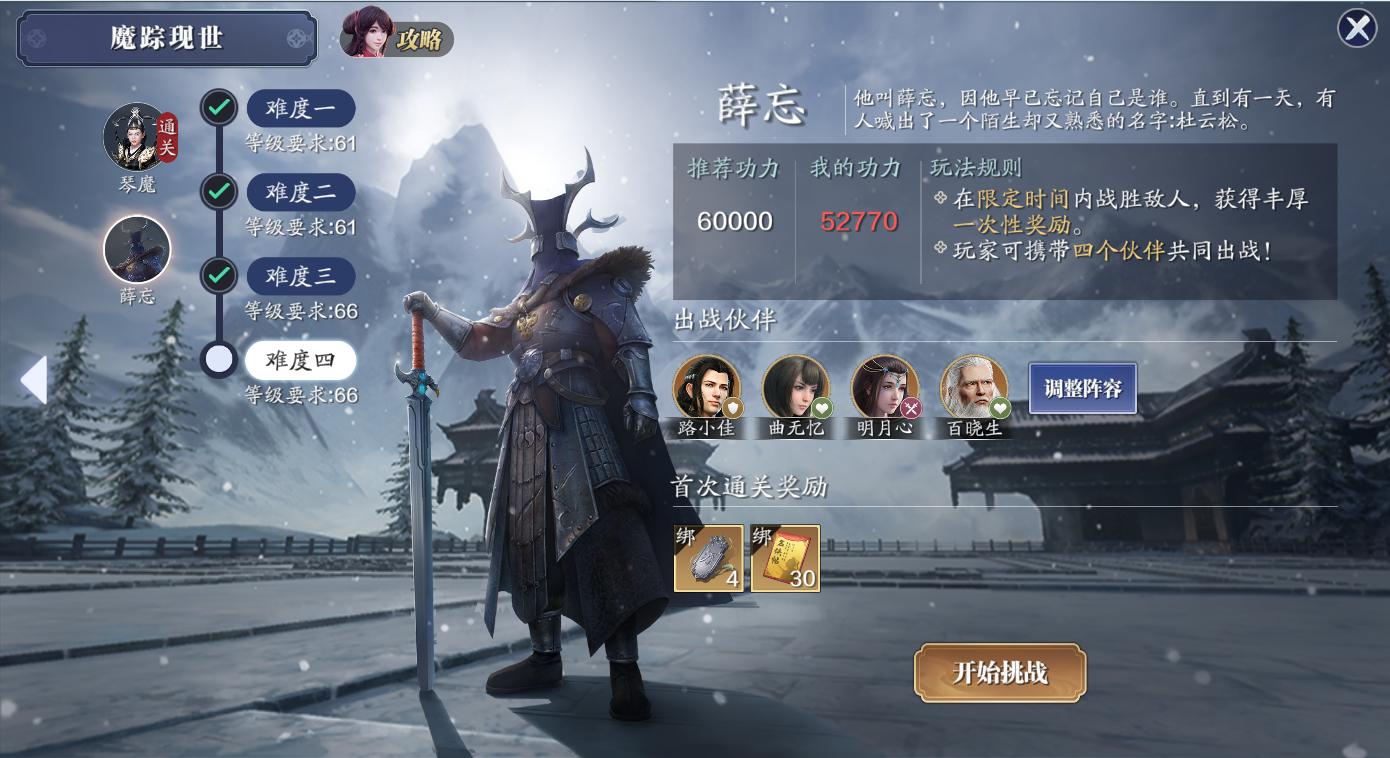The width and height of the screenshot is (1390, 758).
Task: Select the 难度二 difficulty entry
Action: coord(301,192)
